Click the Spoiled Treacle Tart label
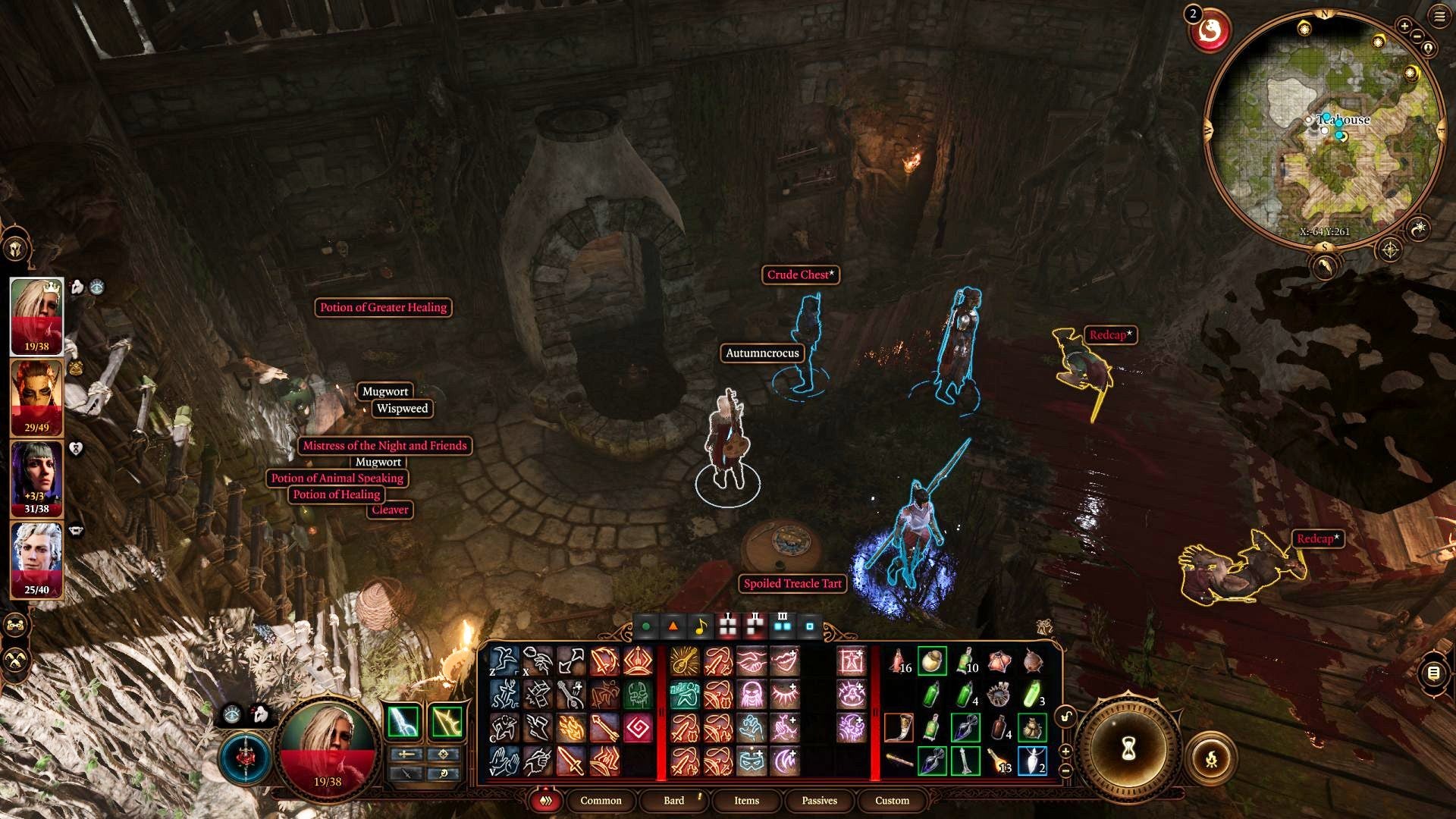This screenshot has height=819, width=1456. 792,585
